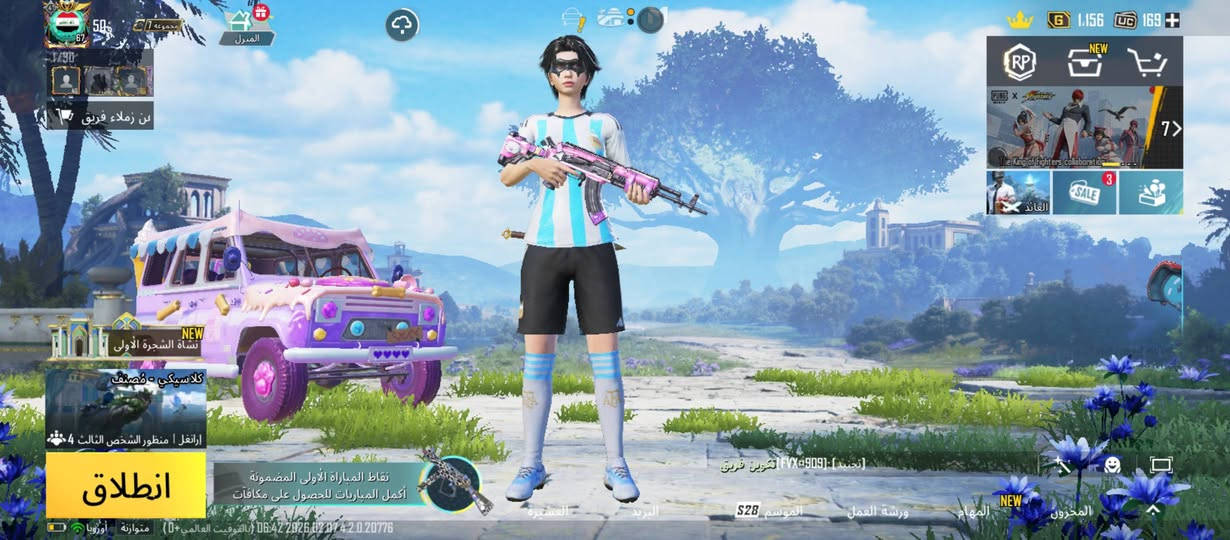This screenshot has width=1230, height=540.
Task: View the King of Fighters collaboration banner
Action: coord(1084,127)
